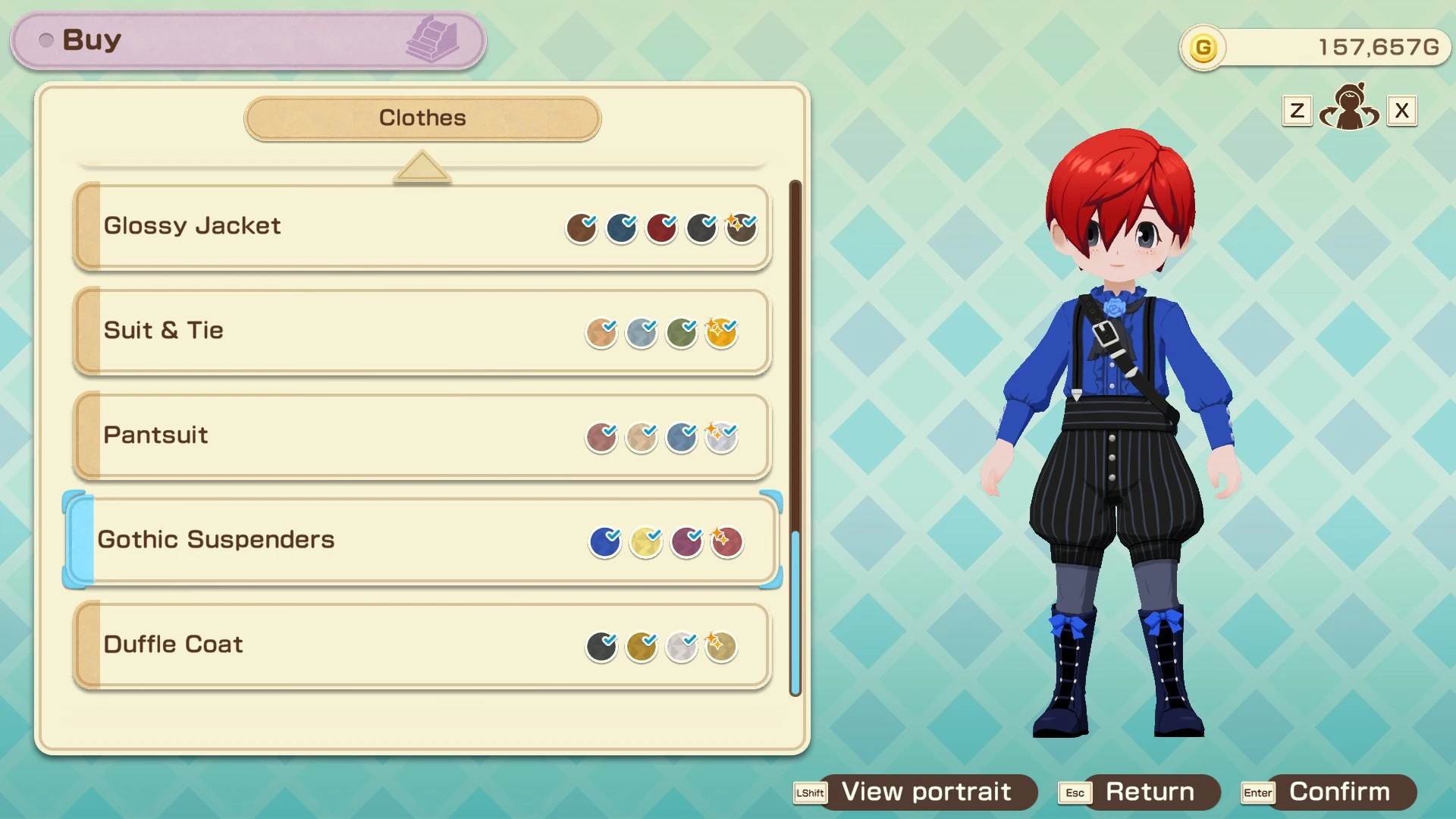Choose the red Glossy Jacket color
The width and height of the screenshot is (1456, 819).
coord(661,228)
